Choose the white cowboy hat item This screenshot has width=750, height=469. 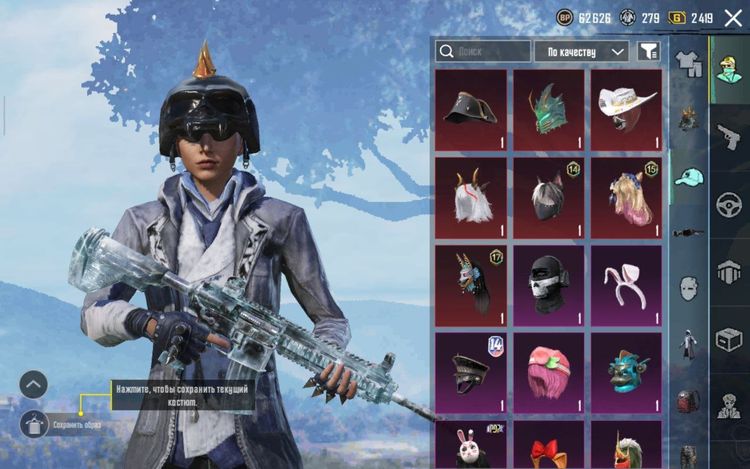[x=626, y=110]
